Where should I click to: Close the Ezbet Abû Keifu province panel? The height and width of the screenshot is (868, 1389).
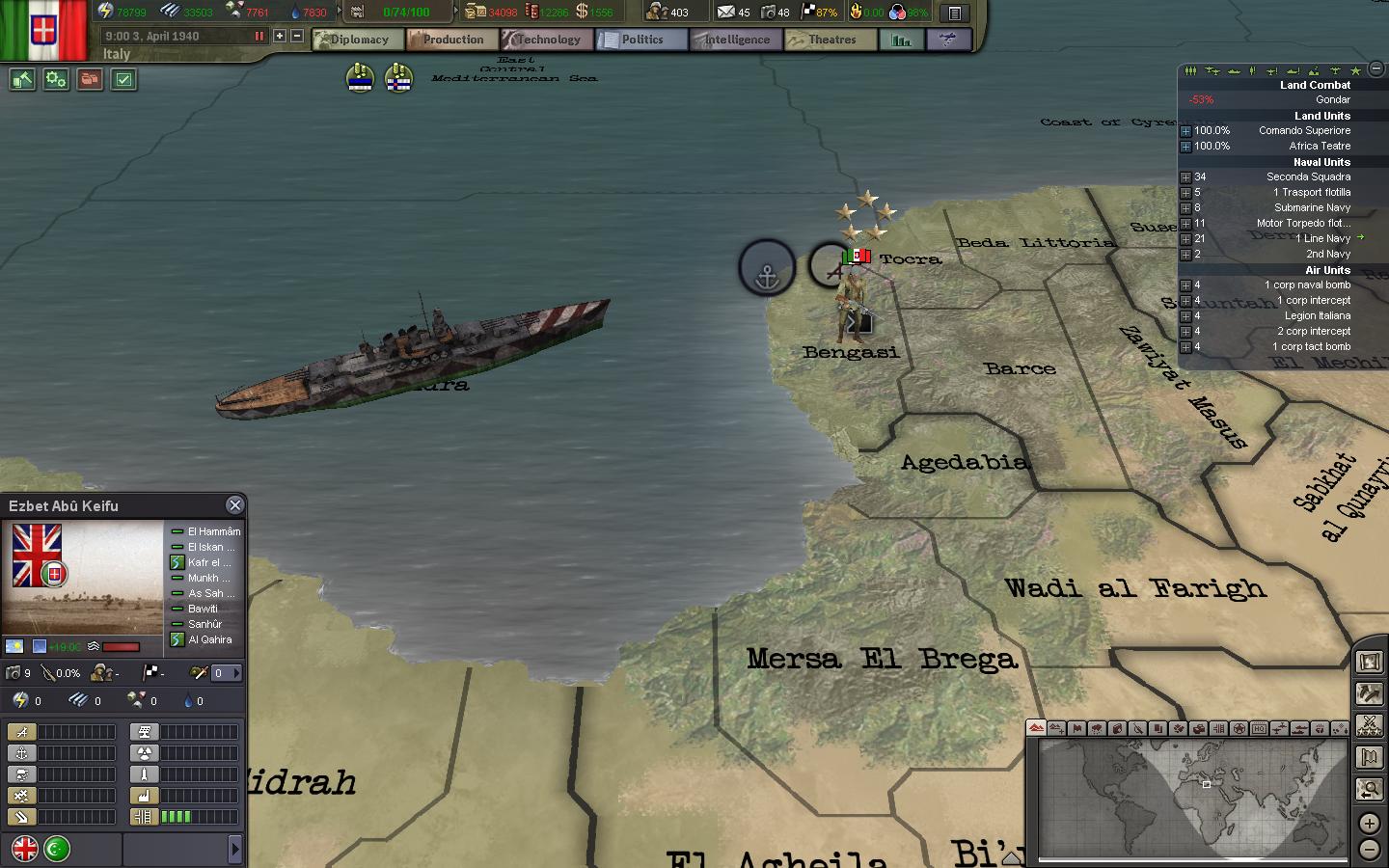(x=234, y=505)
